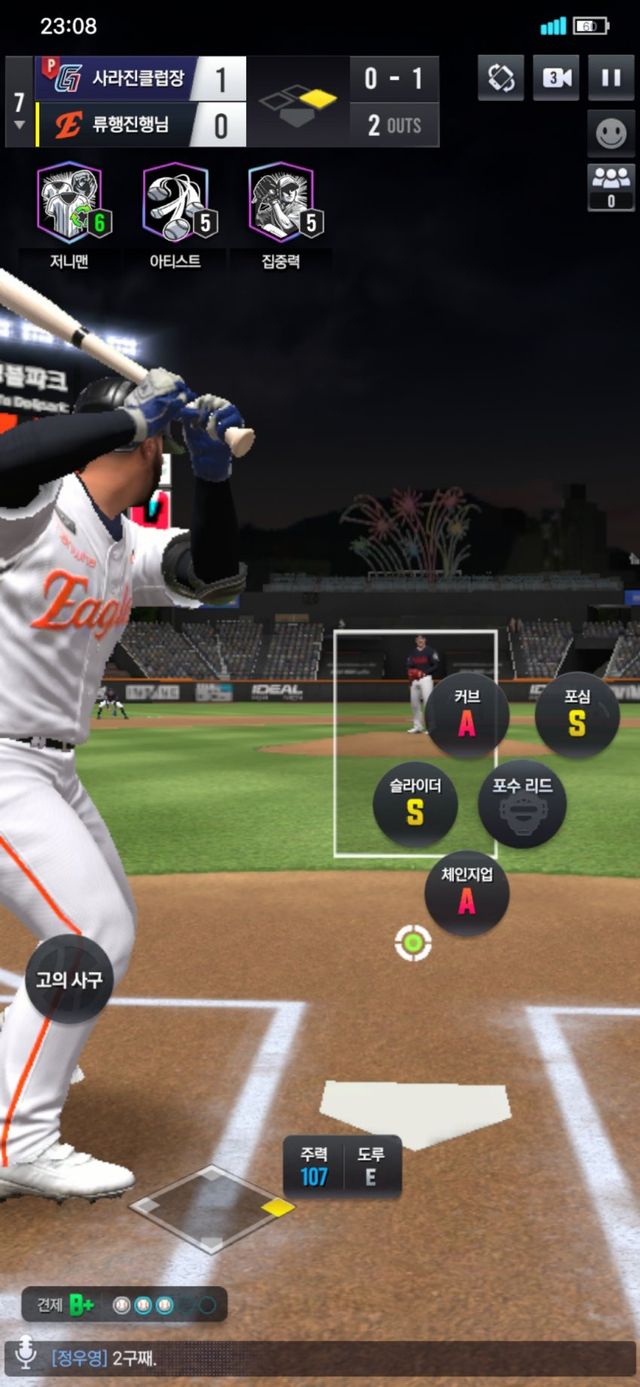Tap the rotate/swap icon button
The image size is (640, 1387).
(x=501, y=78)
